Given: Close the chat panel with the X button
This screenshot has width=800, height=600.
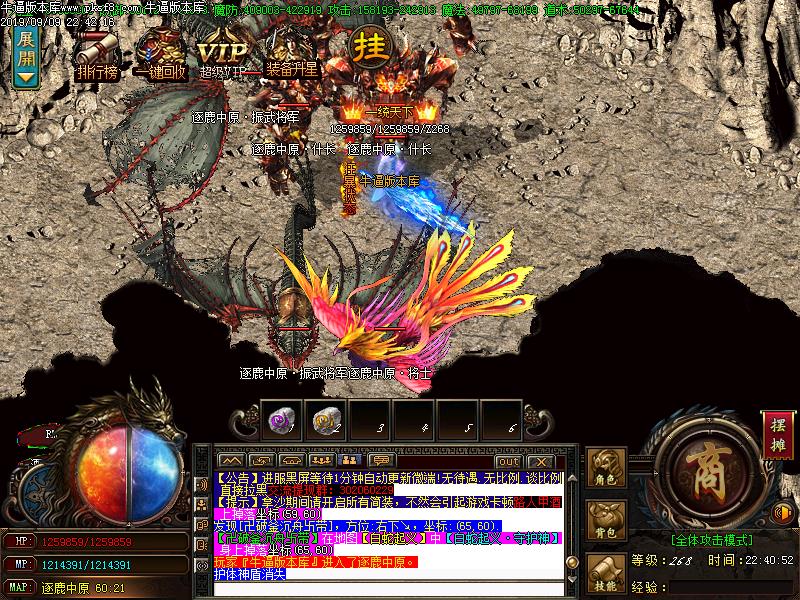Looking at the screenshot, I should tap(539, 461).
